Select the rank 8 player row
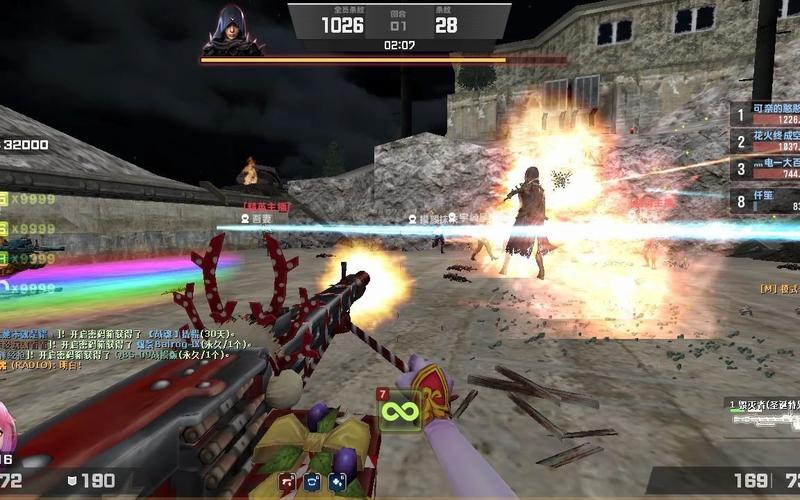Viewport: 800px width, 500px height. (x=765, y=201)
